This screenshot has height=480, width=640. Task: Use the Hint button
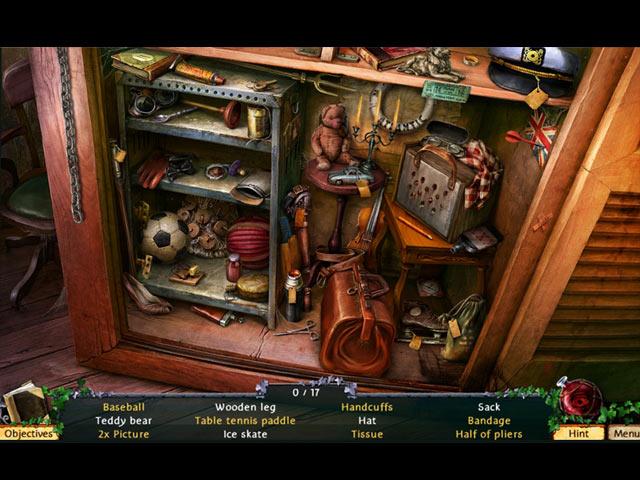tap(578, 433)
